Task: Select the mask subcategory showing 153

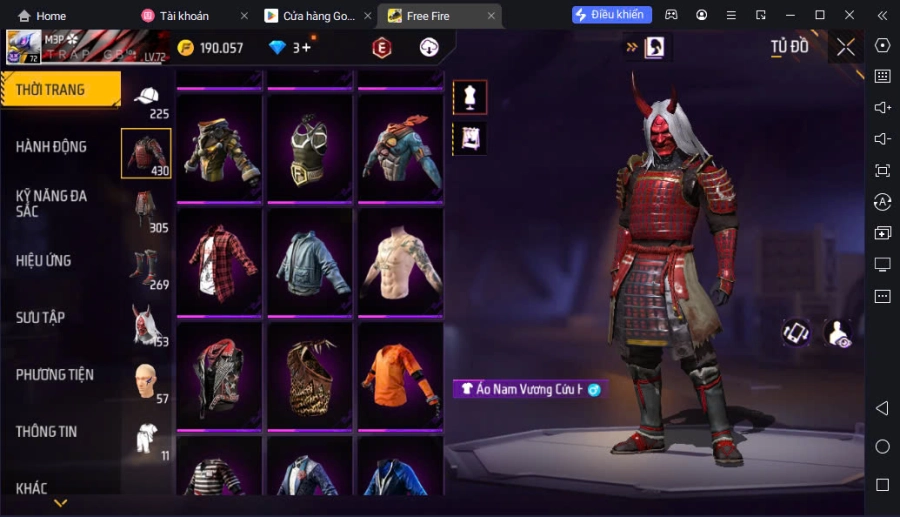Action: (147, 325)
